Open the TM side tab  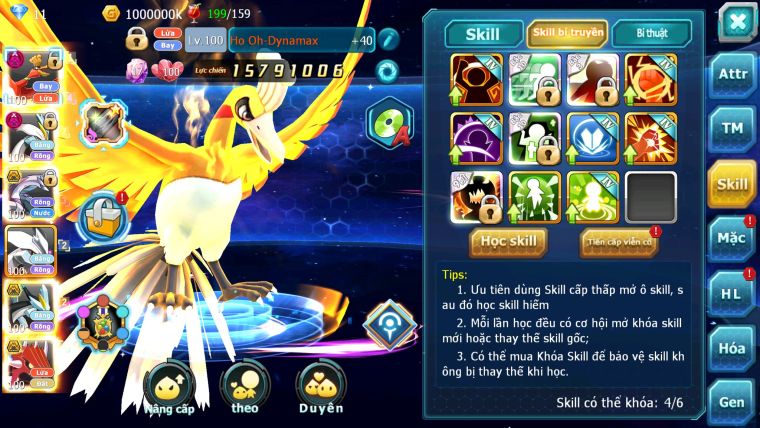(x=732, y=128)
